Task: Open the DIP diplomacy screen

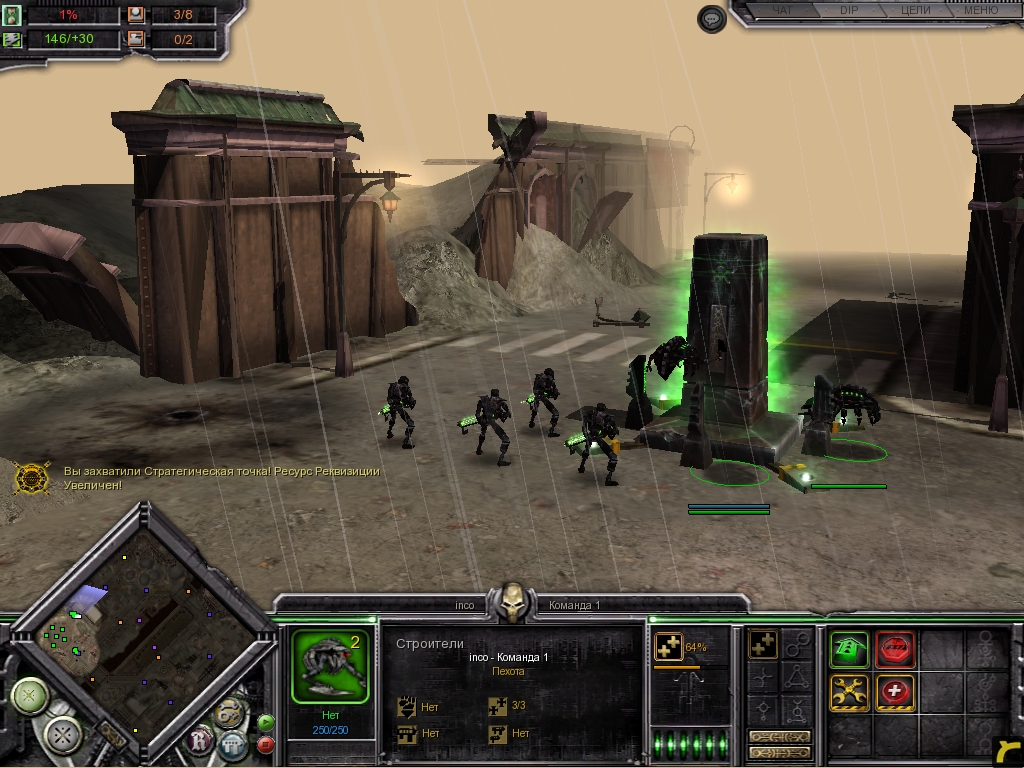Action: (x=849, y=11)
